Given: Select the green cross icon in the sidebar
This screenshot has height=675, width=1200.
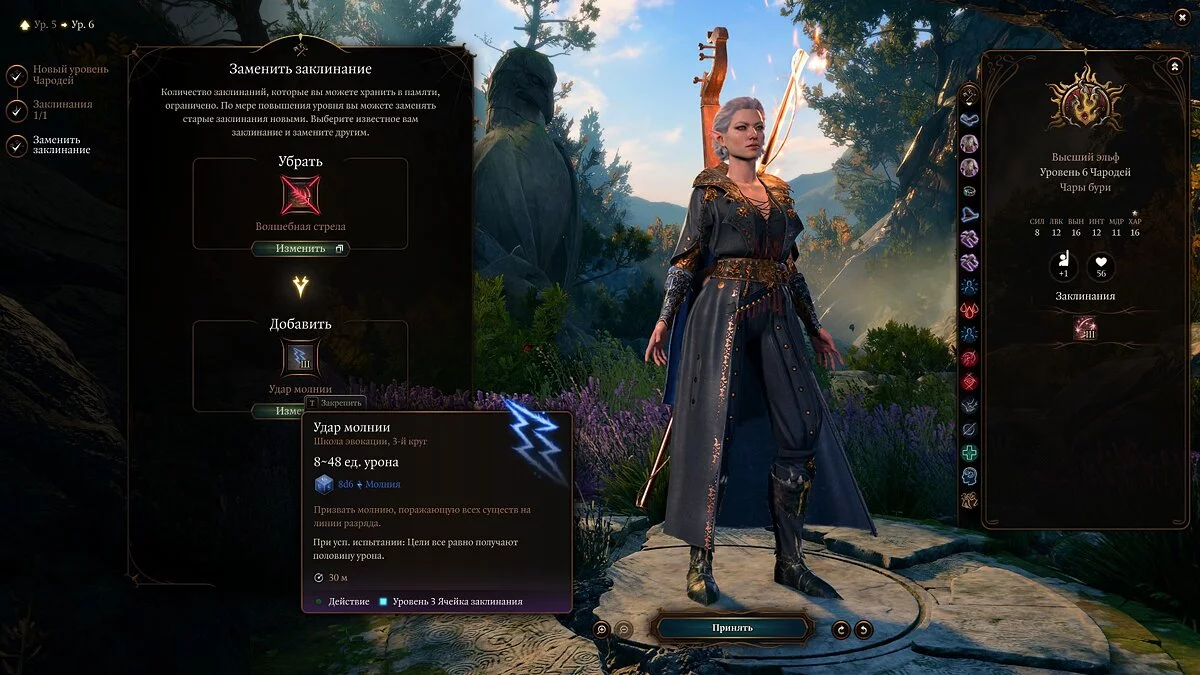Looking at the screenshot, I should click(969, 452).
